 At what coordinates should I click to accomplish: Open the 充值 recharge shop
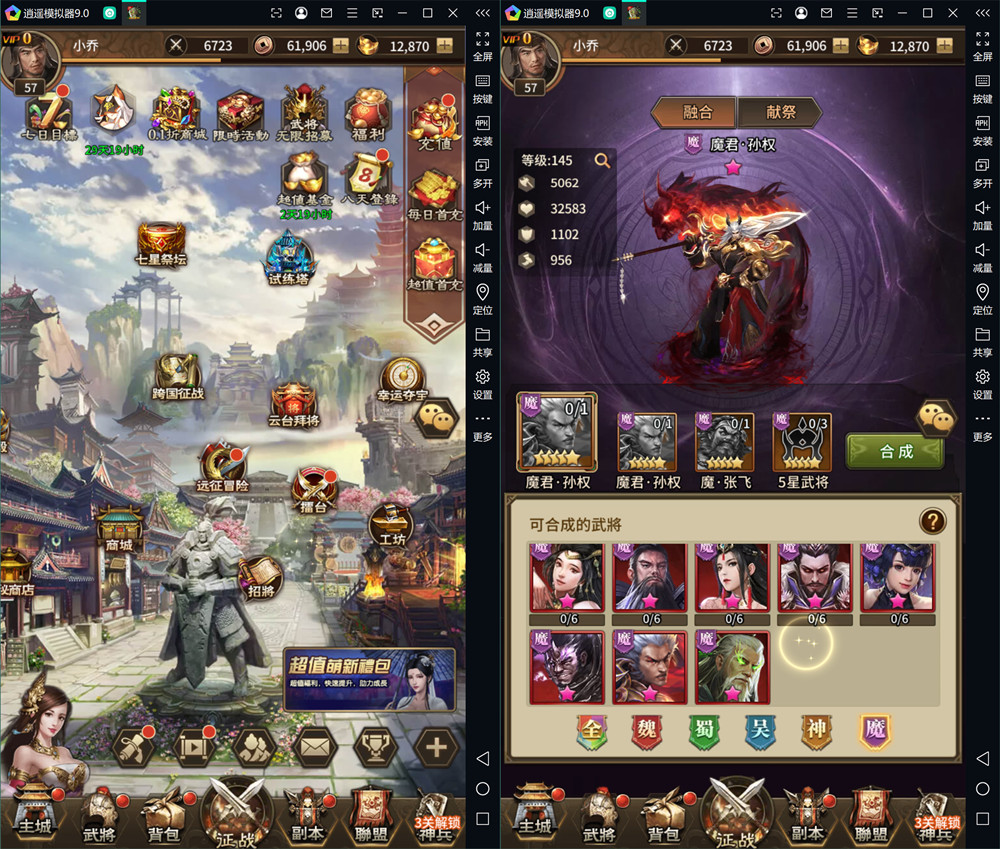click(435, 127)
